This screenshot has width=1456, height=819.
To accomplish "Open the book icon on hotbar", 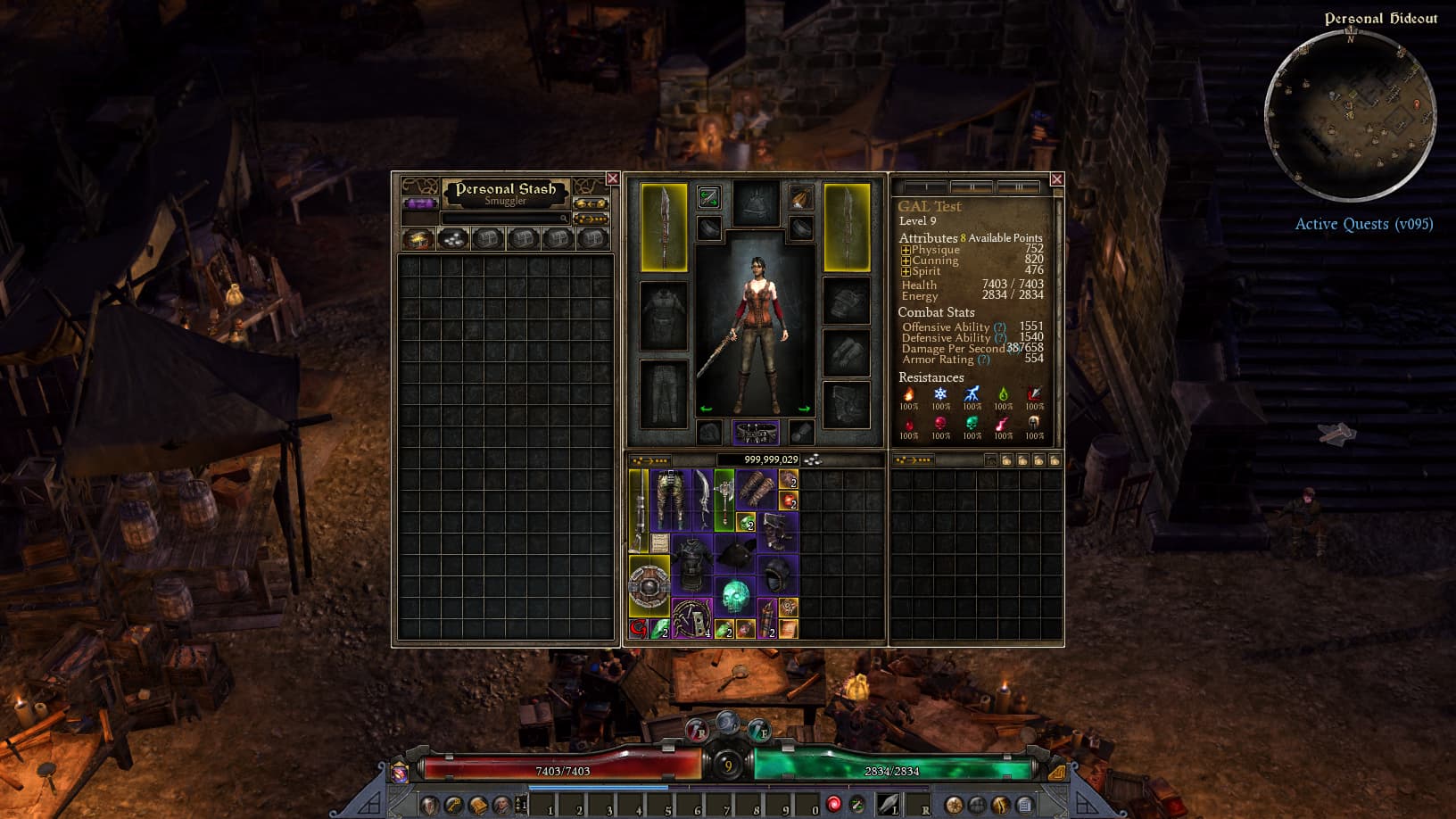I will click(477, 806).
